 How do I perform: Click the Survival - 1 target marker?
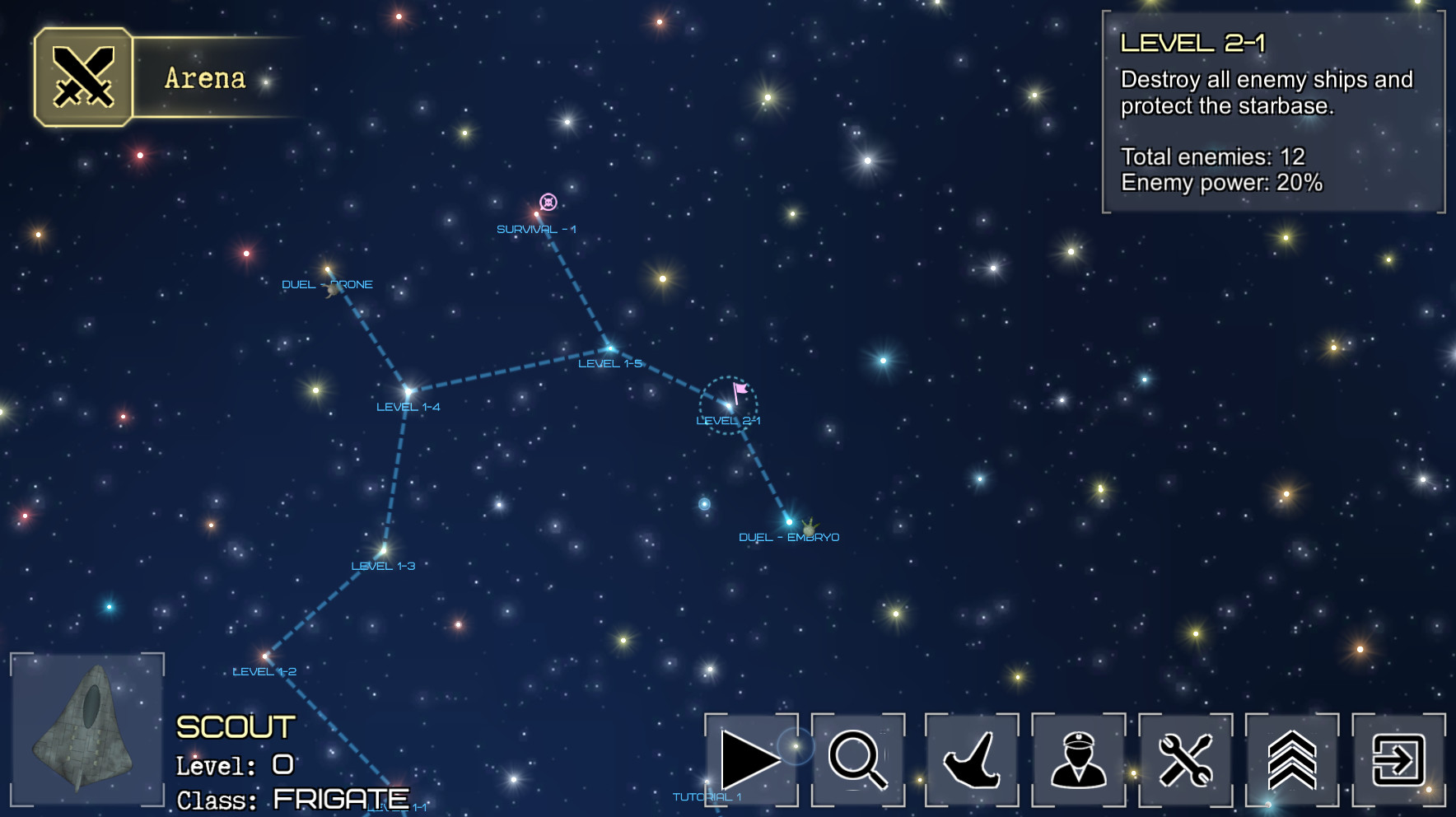549,200
